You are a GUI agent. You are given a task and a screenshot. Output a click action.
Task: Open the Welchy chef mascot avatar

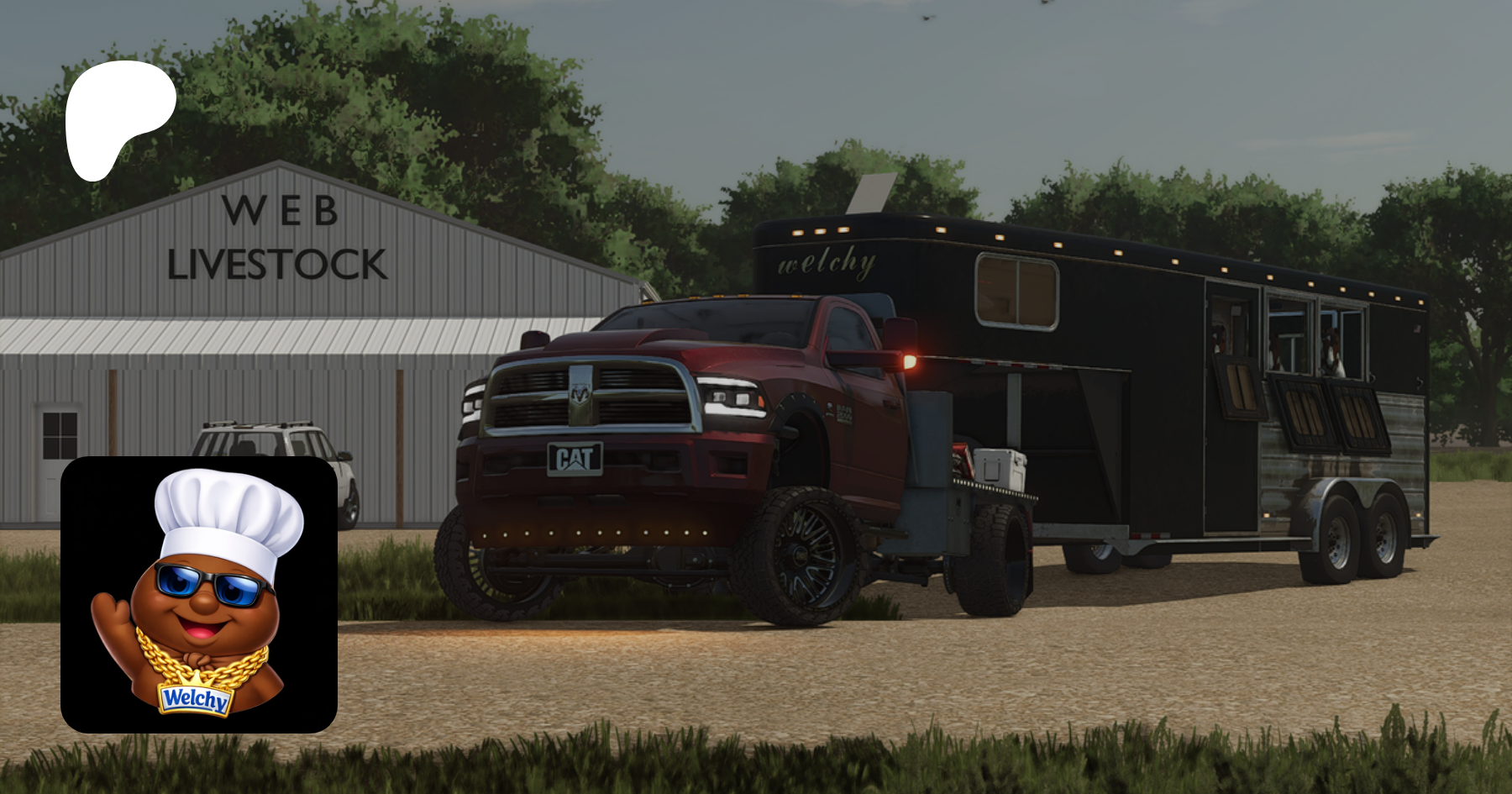[x=199, y=595]
